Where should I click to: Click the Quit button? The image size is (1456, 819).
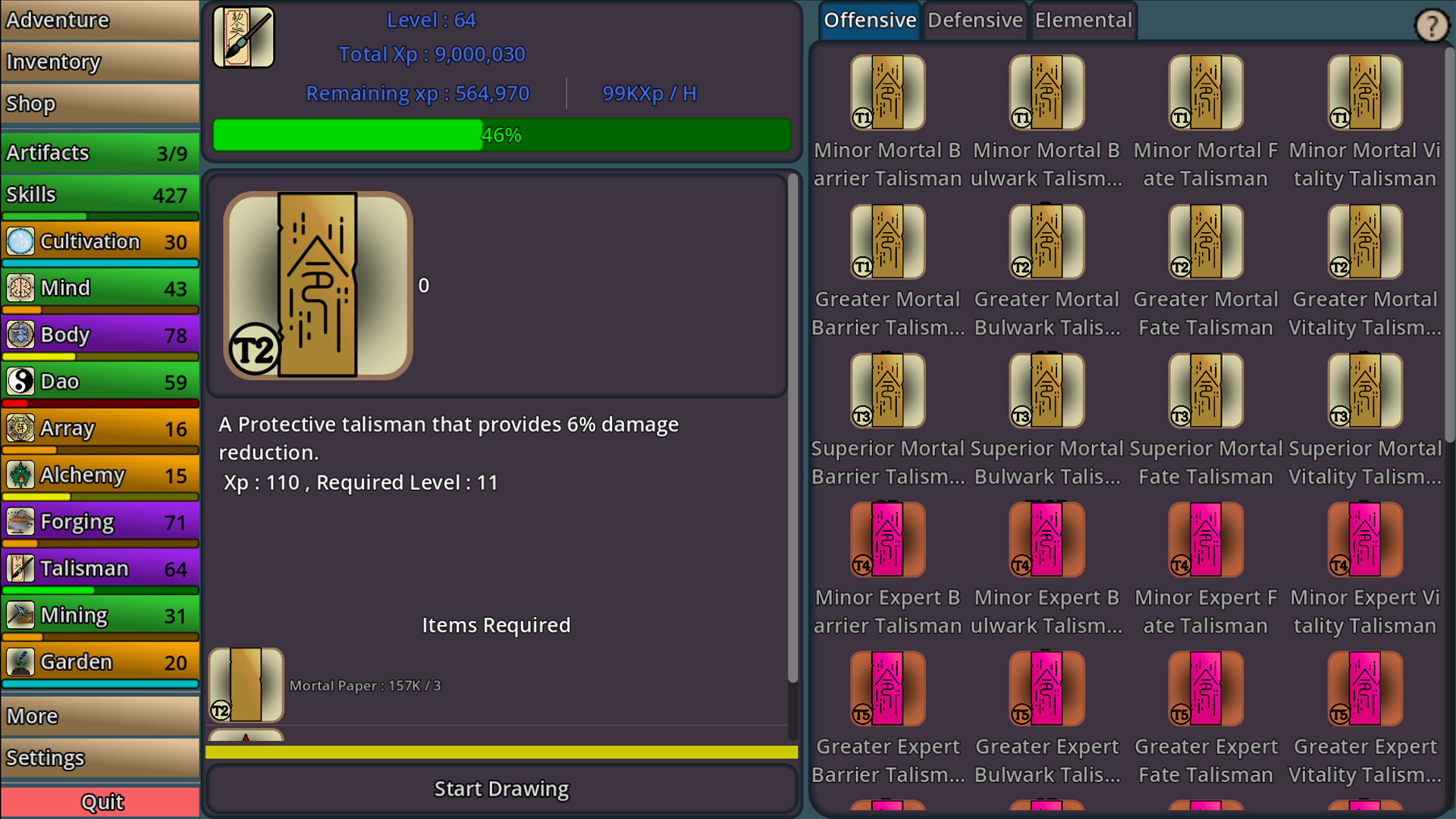click(101, 802)
